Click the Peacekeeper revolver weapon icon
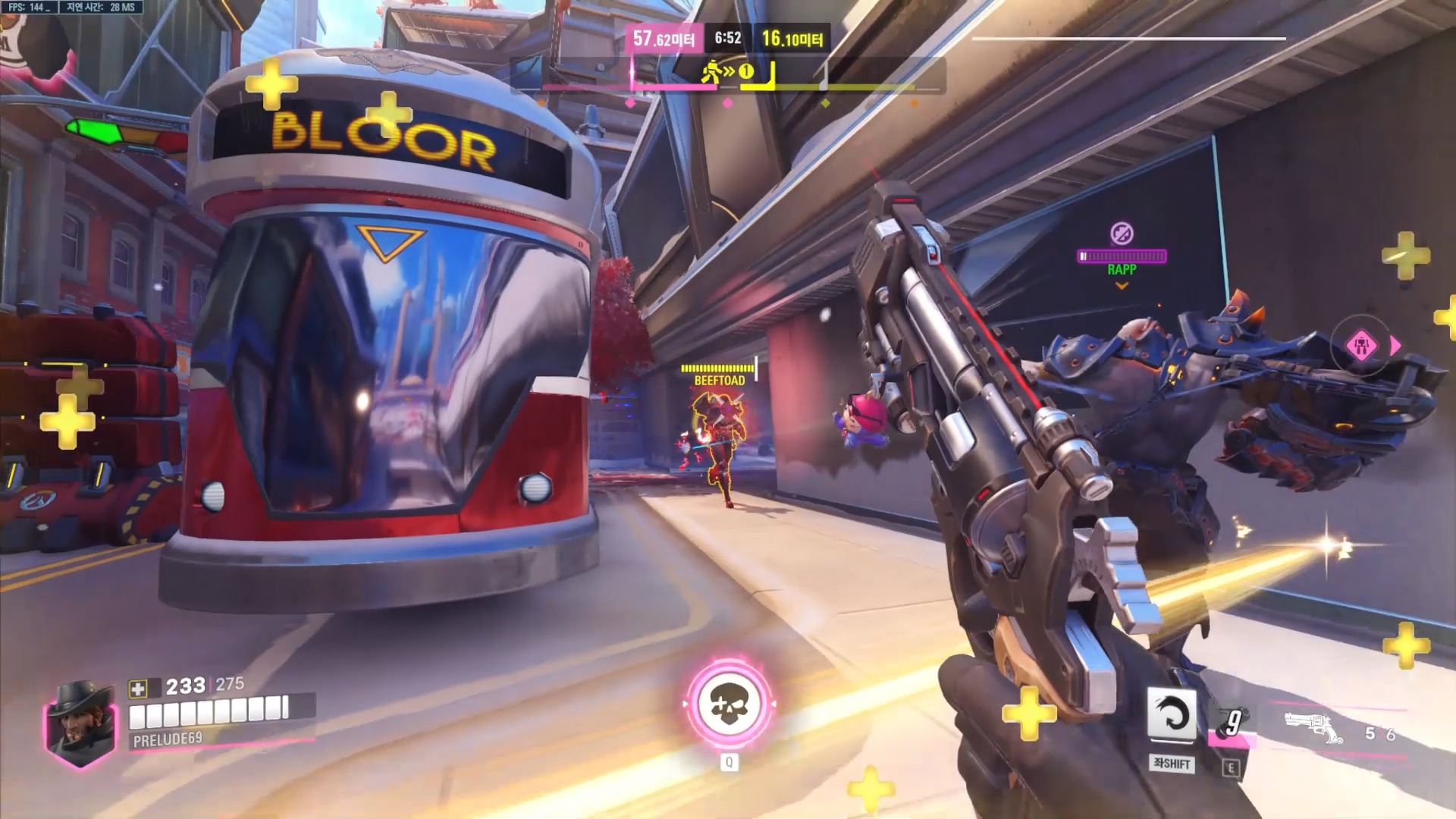 point(1310,724)
